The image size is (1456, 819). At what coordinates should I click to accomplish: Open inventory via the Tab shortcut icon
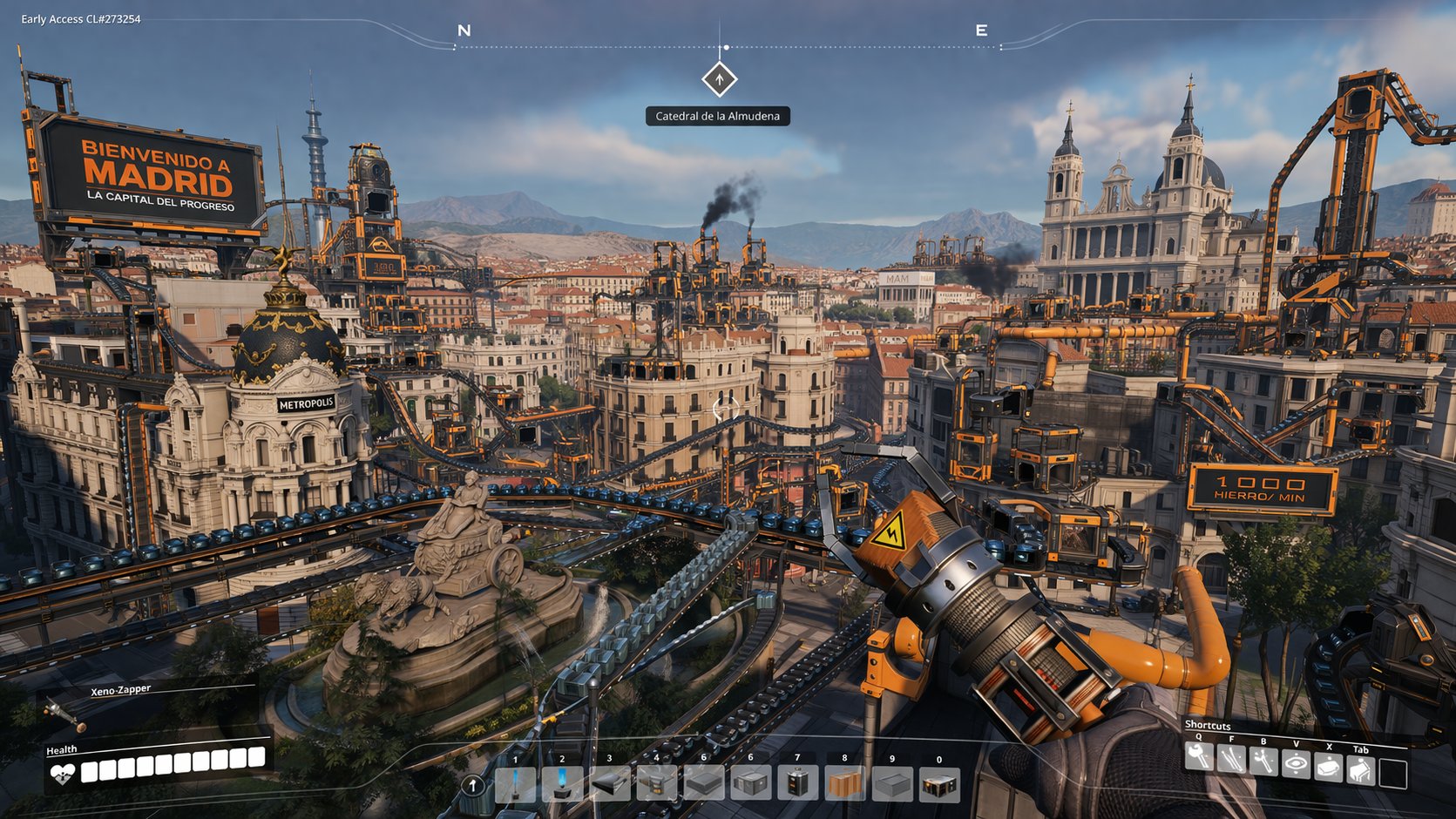click(x=1360, y=768)
